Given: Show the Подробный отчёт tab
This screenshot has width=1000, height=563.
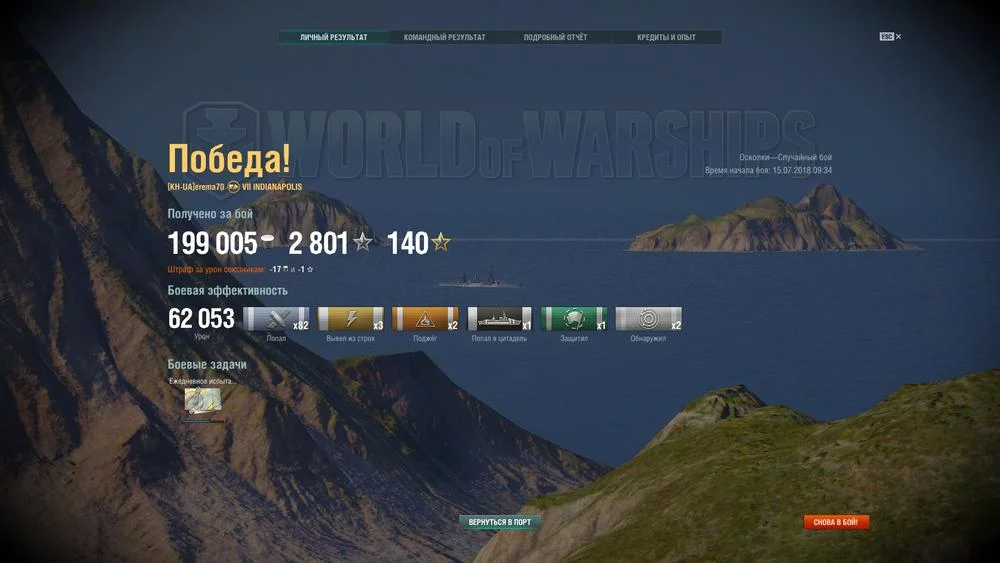Looking at the screenshot, I should click(555, 38).
